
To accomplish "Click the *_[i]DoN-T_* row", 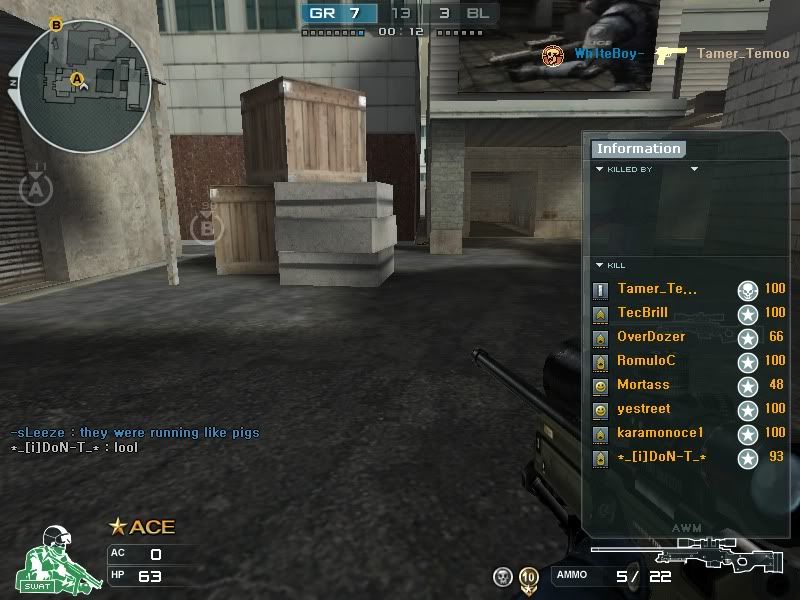I will [x=662, y=457].
